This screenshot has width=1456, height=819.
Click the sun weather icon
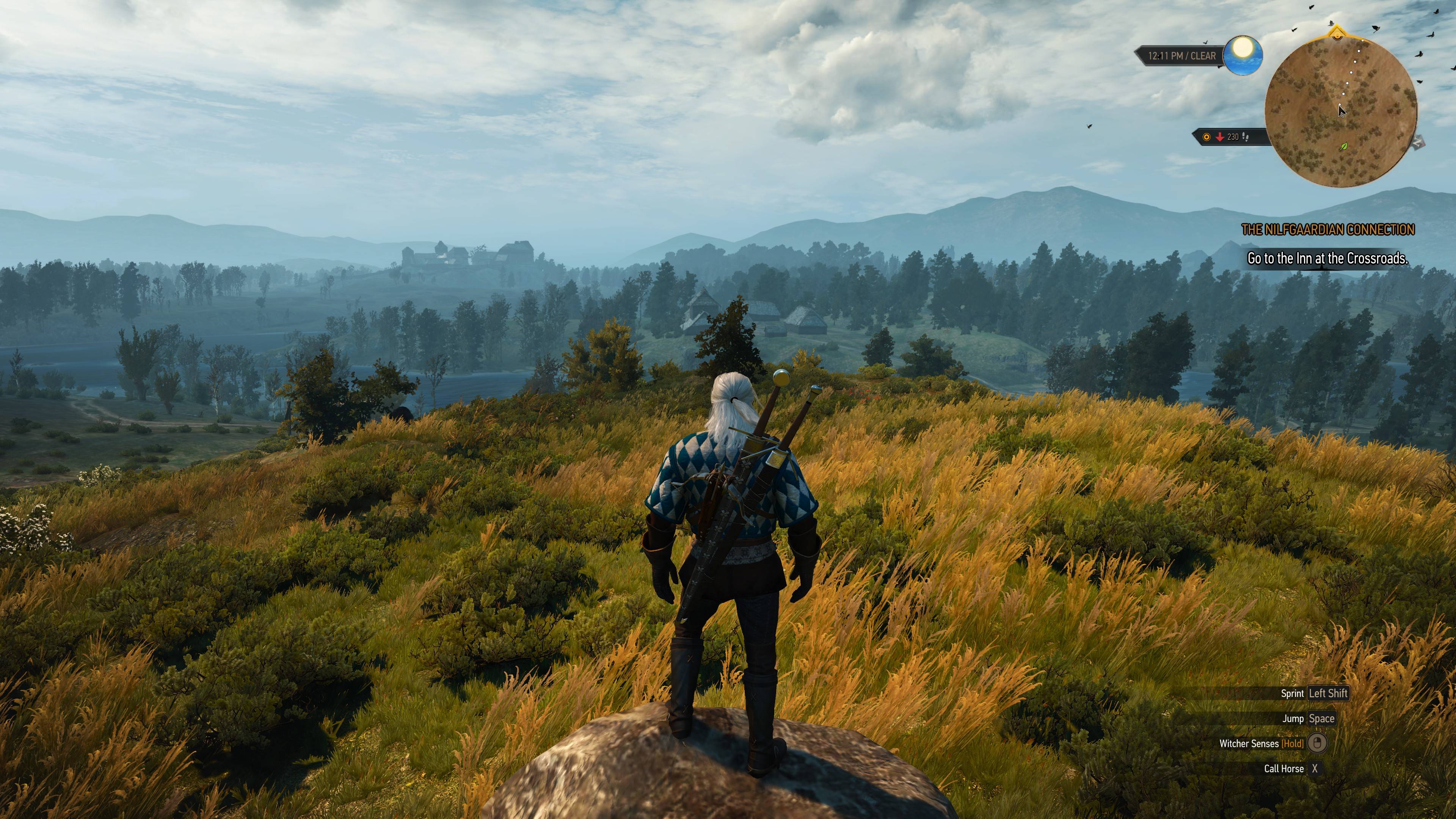[x=1243, y=55]
